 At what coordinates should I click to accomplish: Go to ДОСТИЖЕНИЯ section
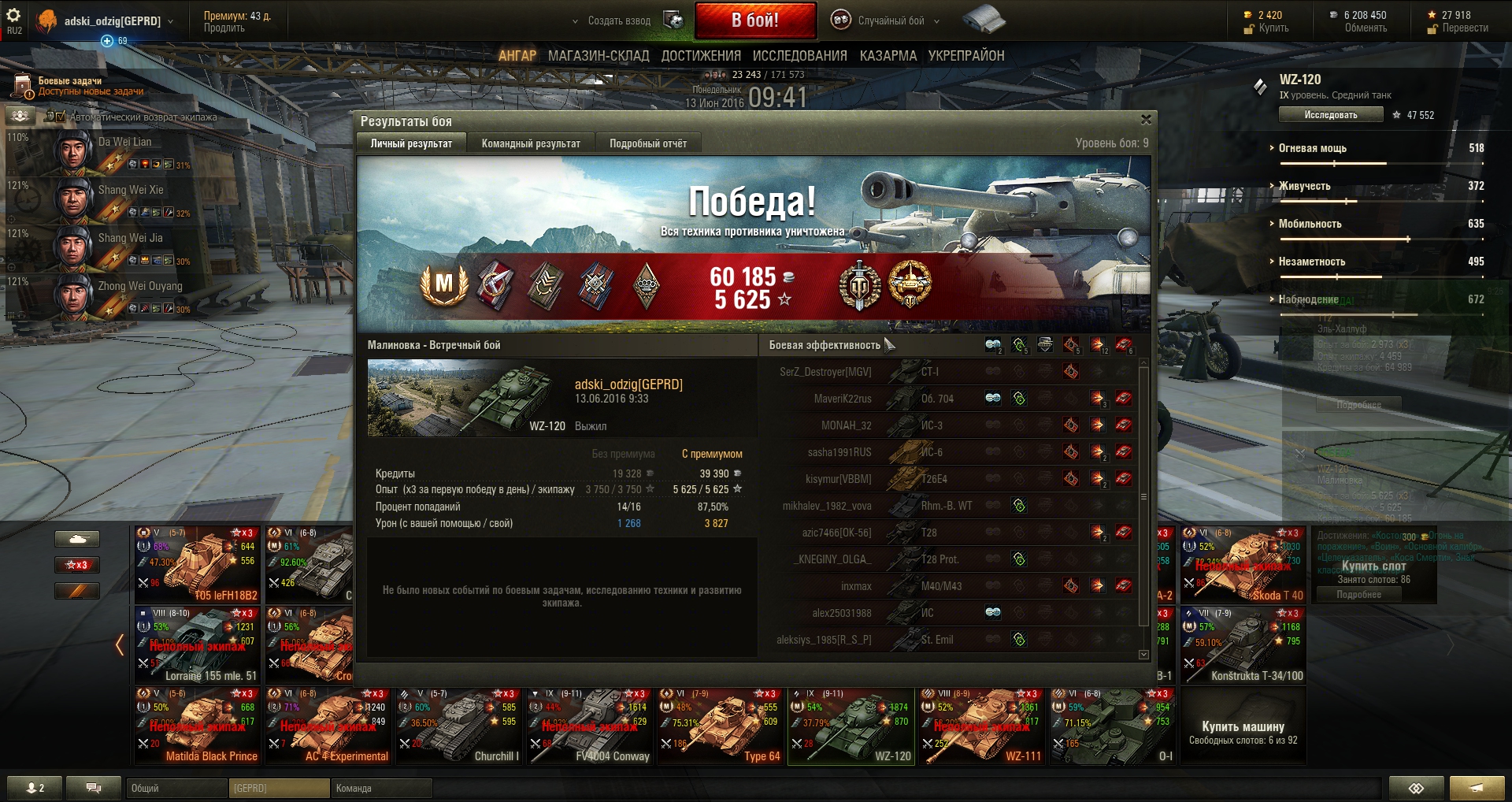tap(701, 56)
